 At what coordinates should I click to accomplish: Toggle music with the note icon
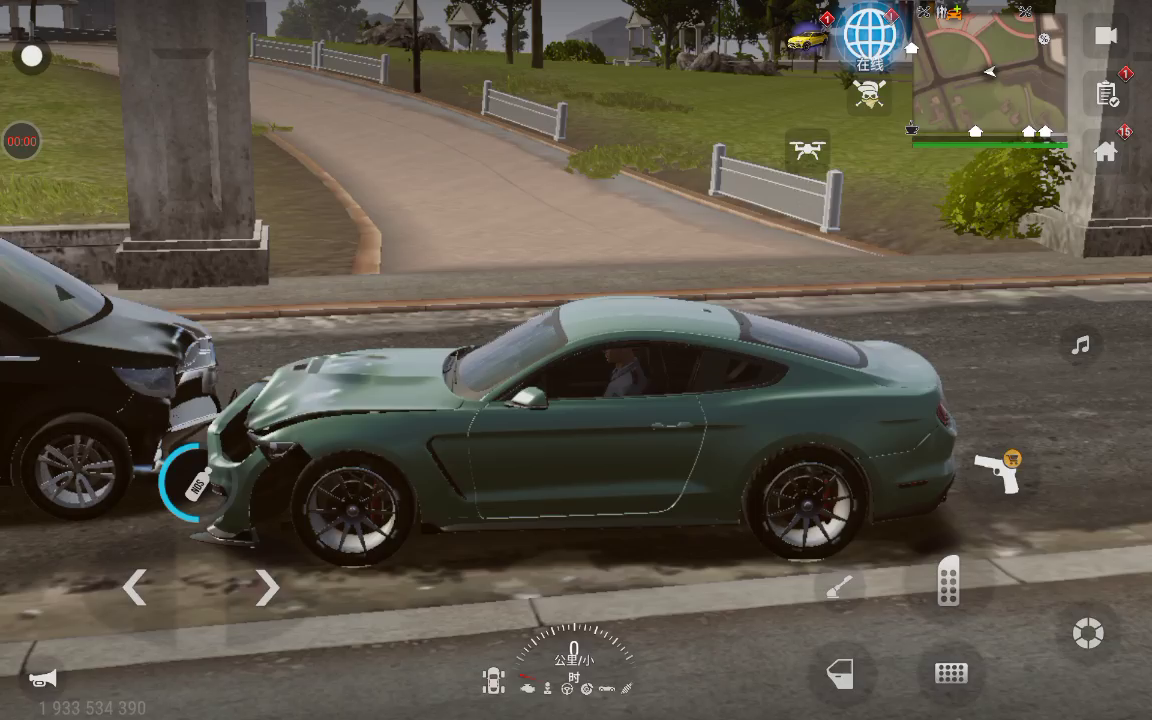pos(1080,345)
